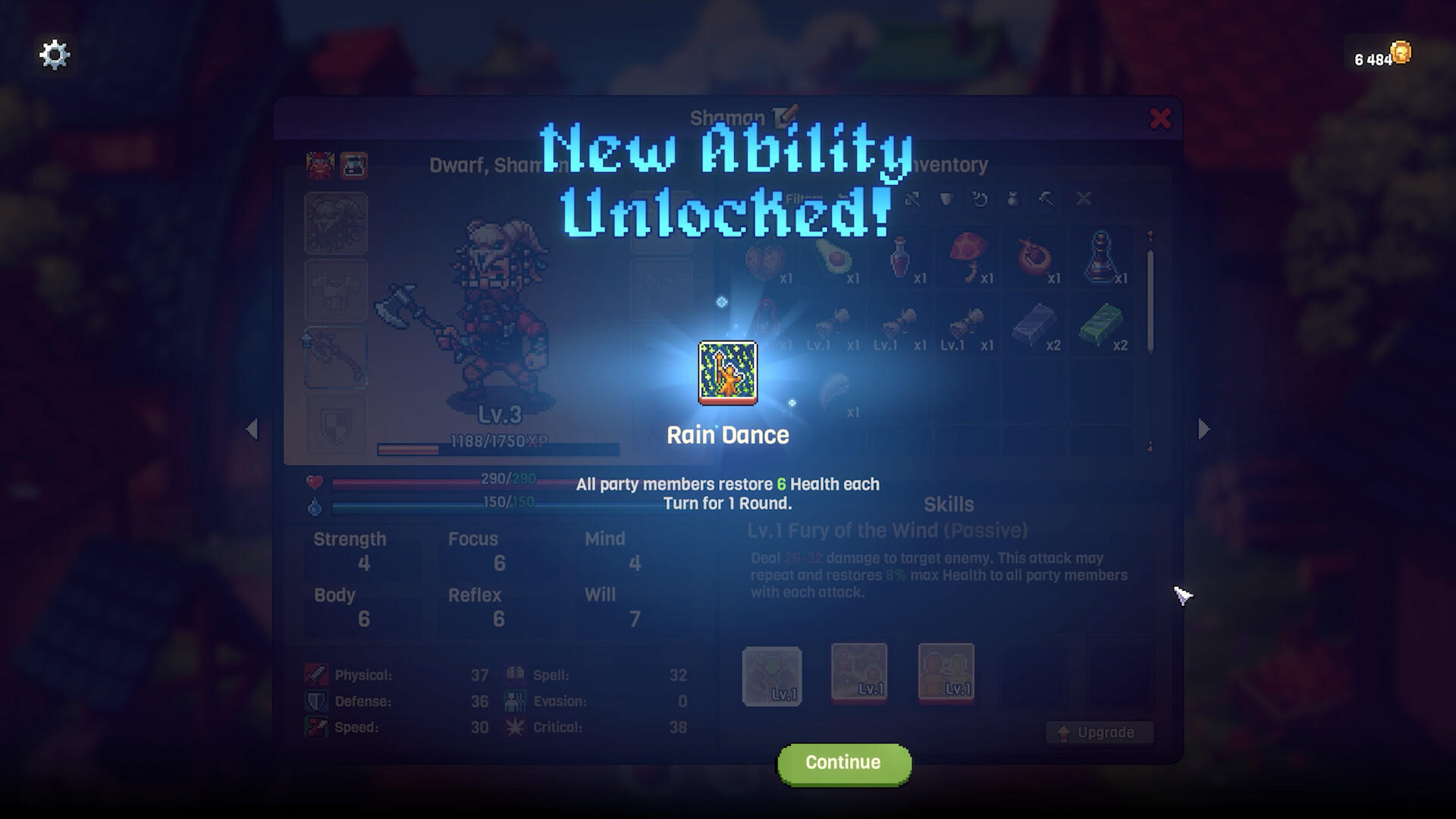
Task: Expand the next character with right arrow
Action: tap(1203, 429)
